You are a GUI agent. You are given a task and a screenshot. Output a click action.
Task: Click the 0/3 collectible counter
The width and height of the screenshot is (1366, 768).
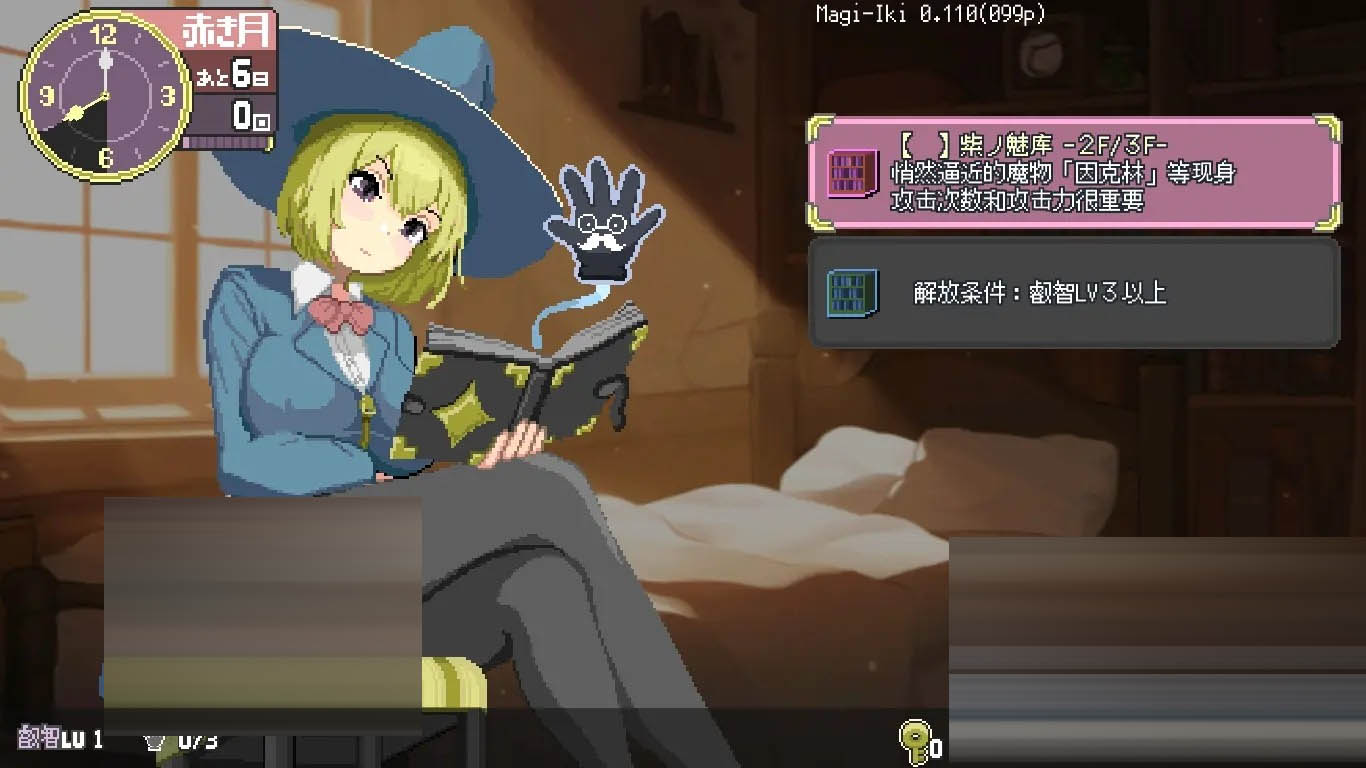coord(196,742)
